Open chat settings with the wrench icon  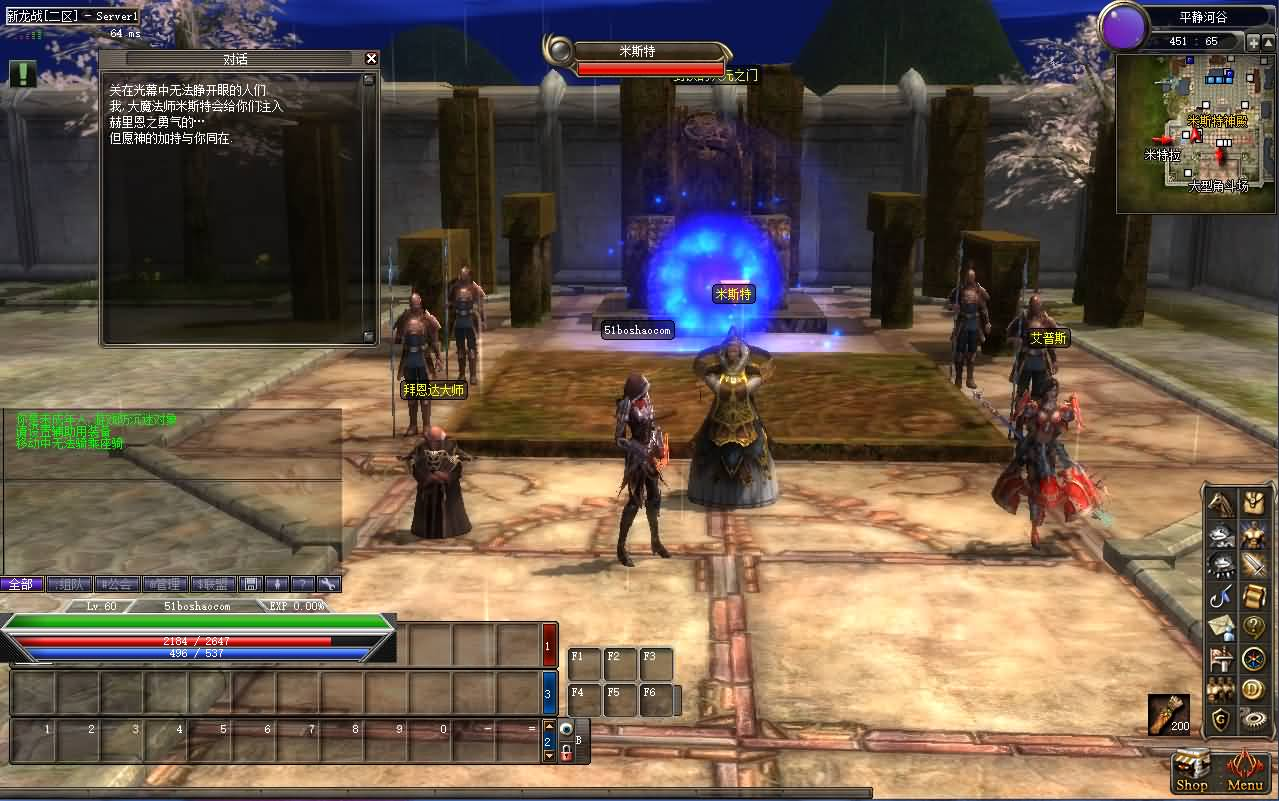coord(329,584)
